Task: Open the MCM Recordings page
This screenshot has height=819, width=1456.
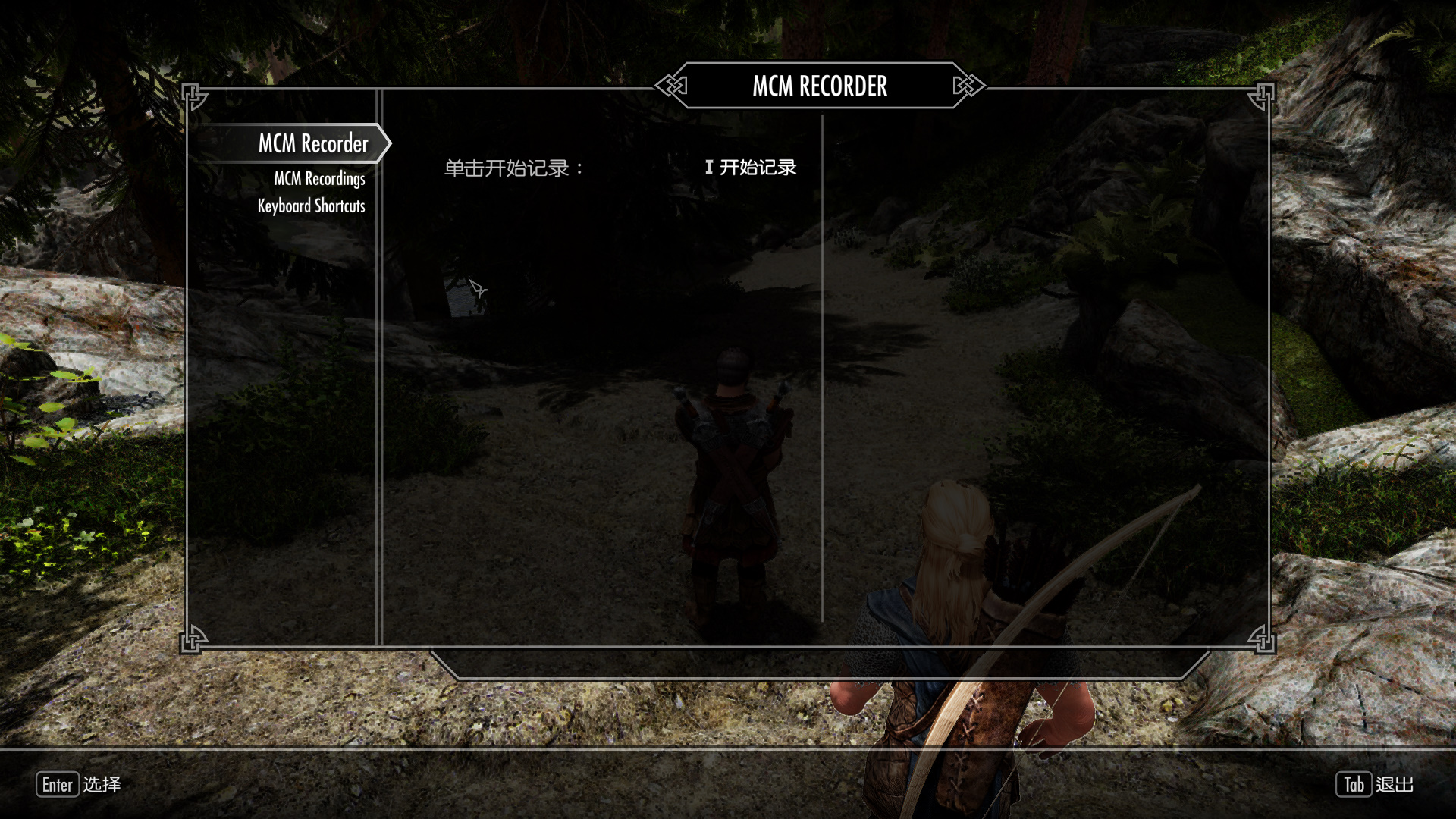Action: tap(319, 179)
